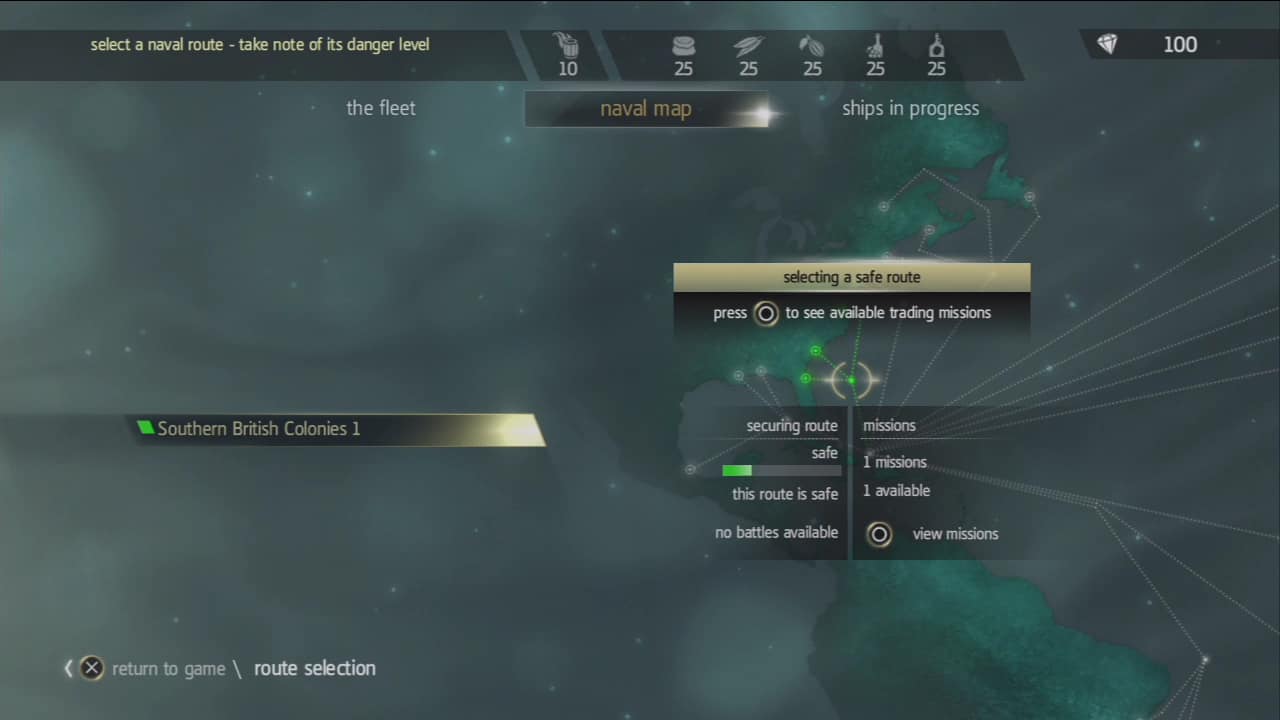1280x720 pixels.
Task: Select the highlighted green route node on the map
Action: [851, 380]
